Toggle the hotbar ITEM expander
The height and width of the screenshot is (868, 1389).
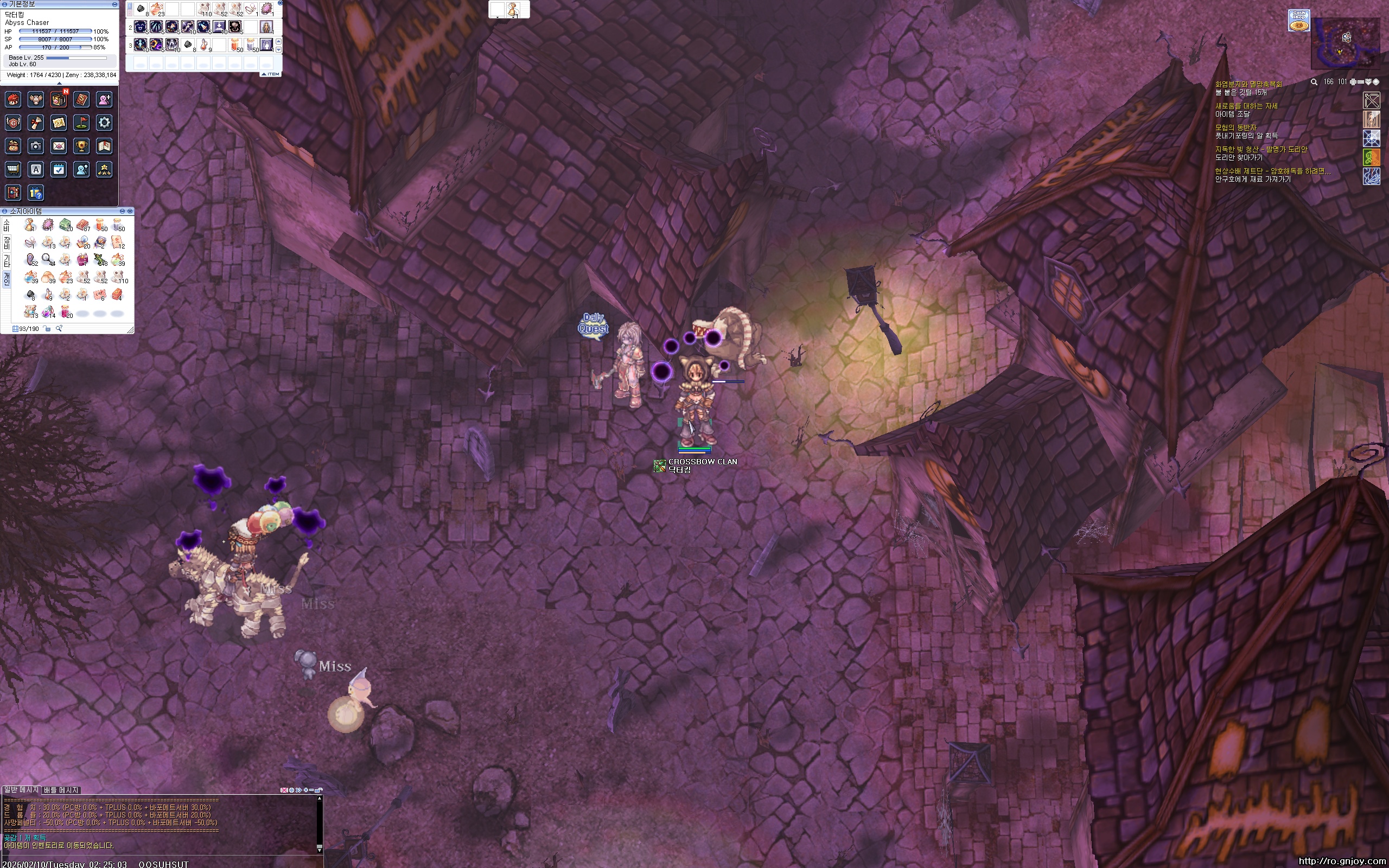click(x=271, y=74)
